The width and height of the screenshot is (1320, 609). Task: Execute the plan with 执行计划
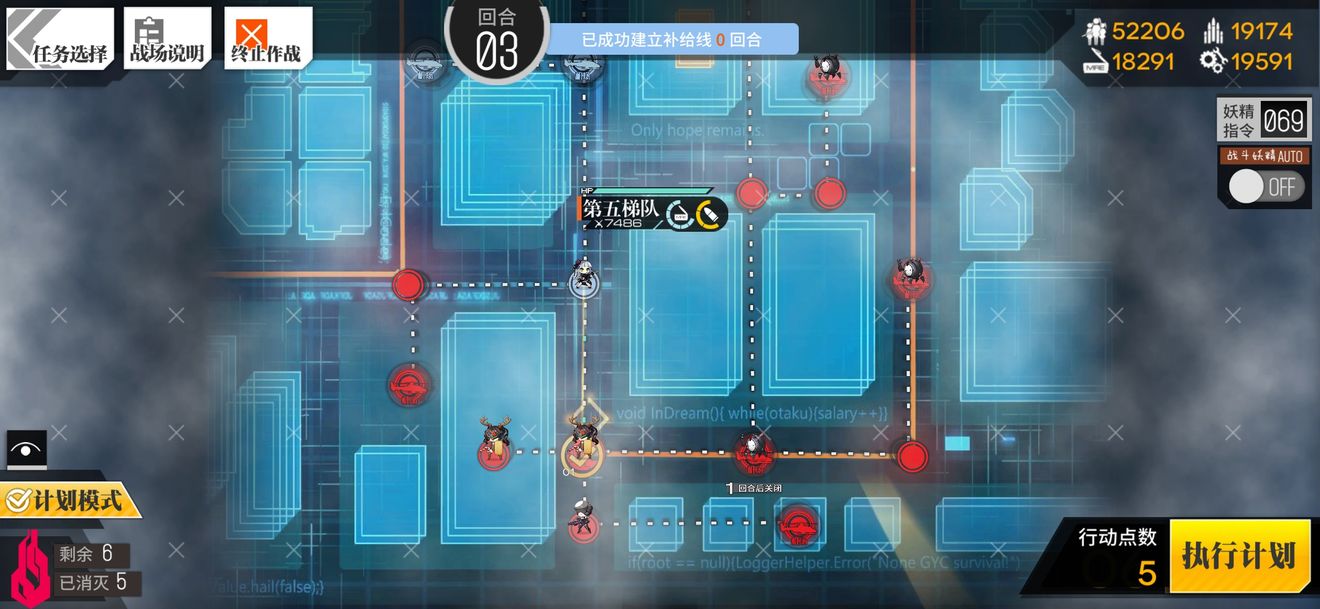coord(1239,556)
